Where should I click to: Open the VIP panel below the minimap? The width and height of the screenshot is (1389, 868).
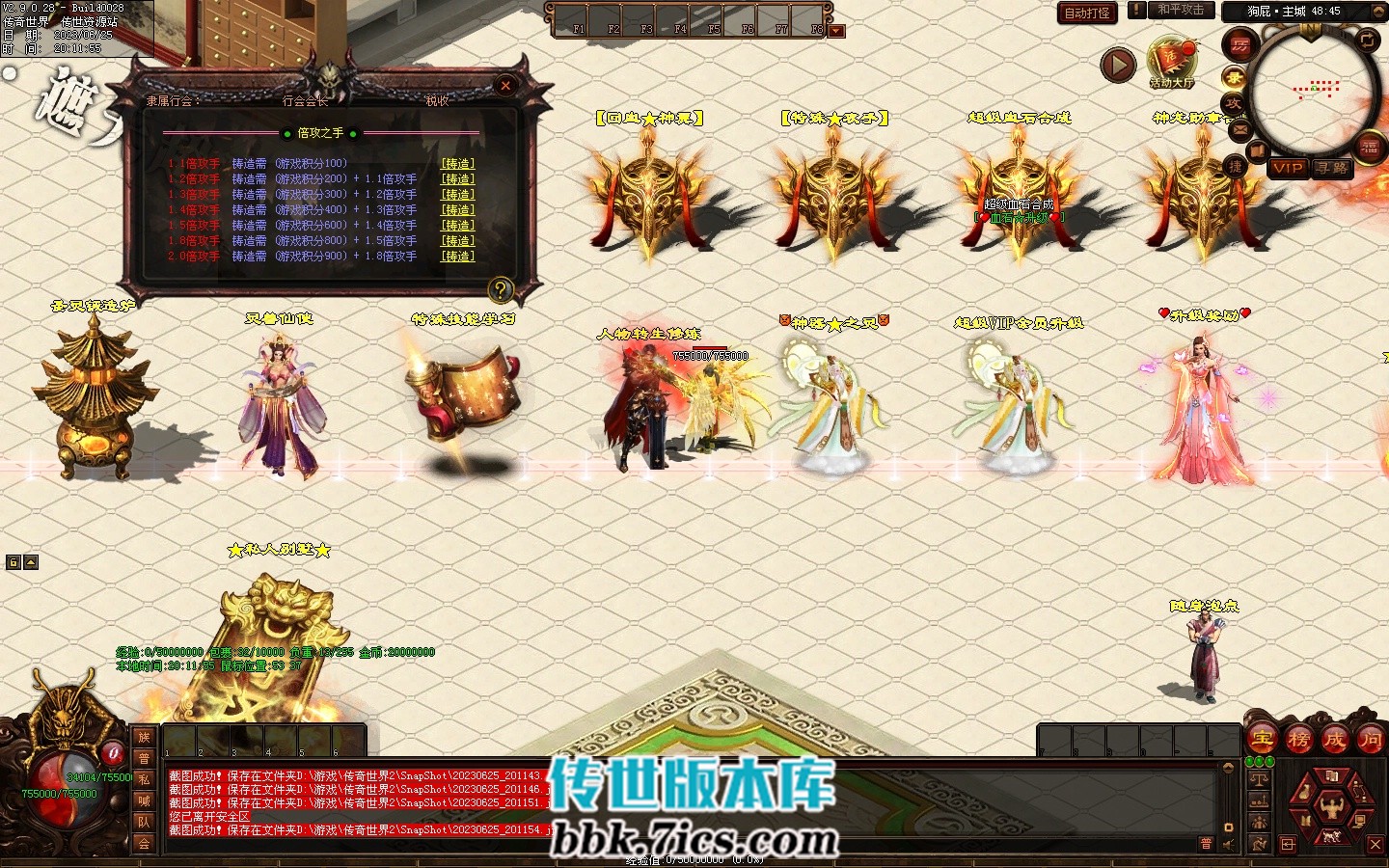click(x=1288, y=168)
